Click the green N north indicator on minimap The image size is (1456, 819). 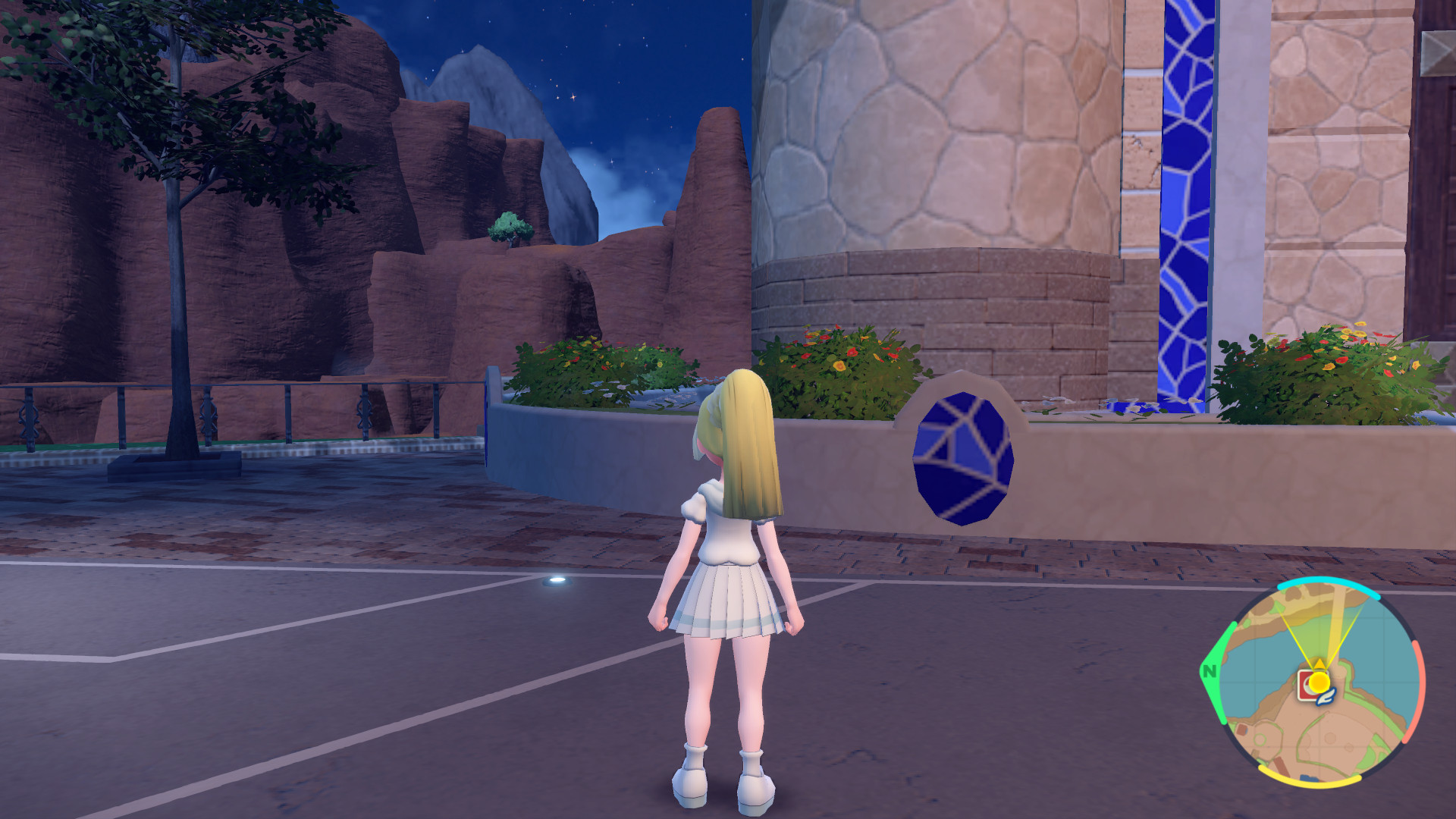click(x=1210, y=672)
